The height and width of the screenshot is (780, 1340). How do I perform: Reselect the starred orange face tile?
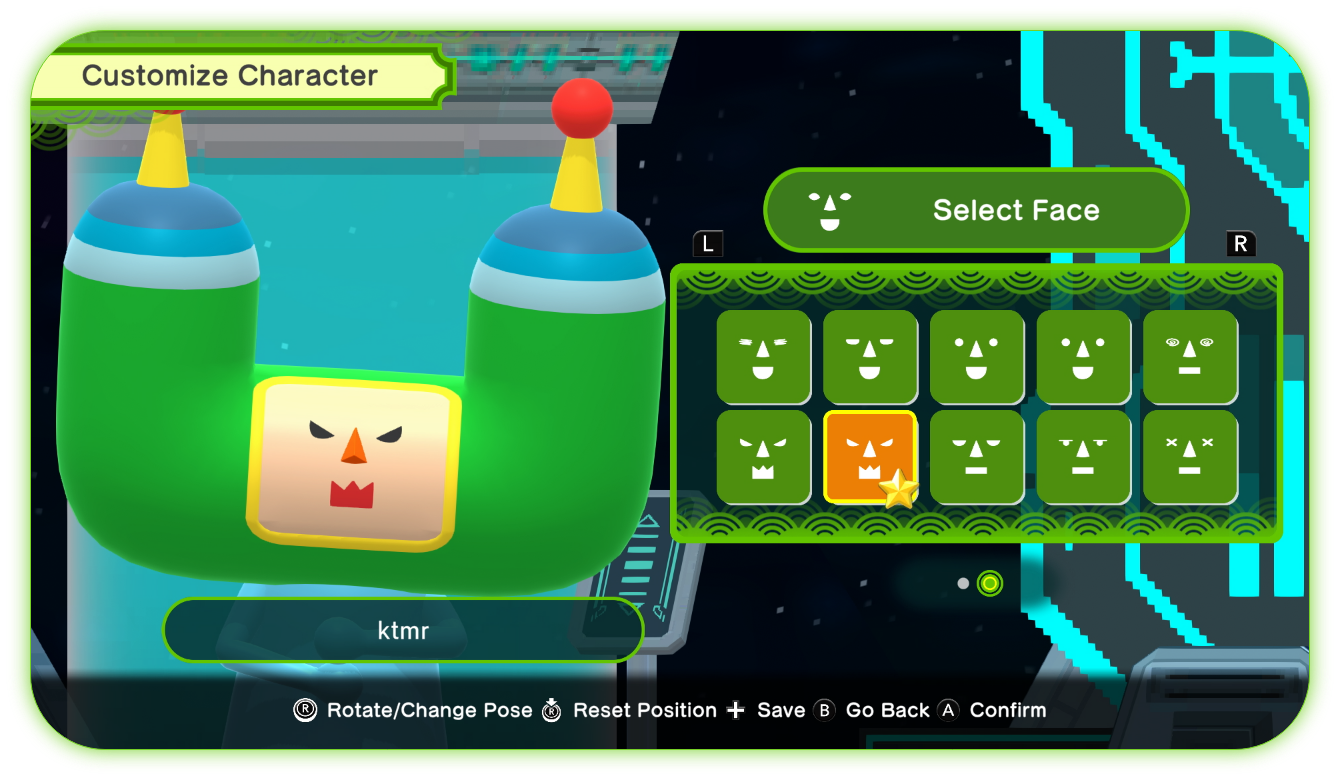870,457
